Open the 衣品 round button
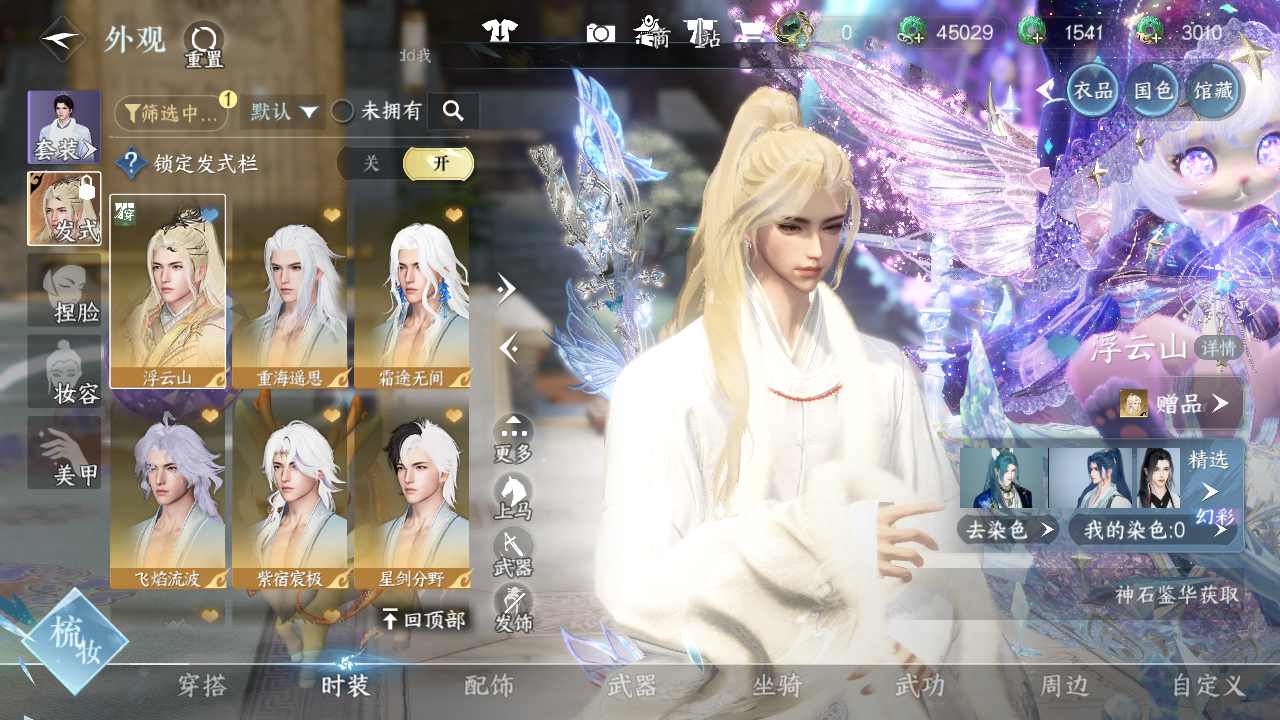 click(x=1093, y=91)
